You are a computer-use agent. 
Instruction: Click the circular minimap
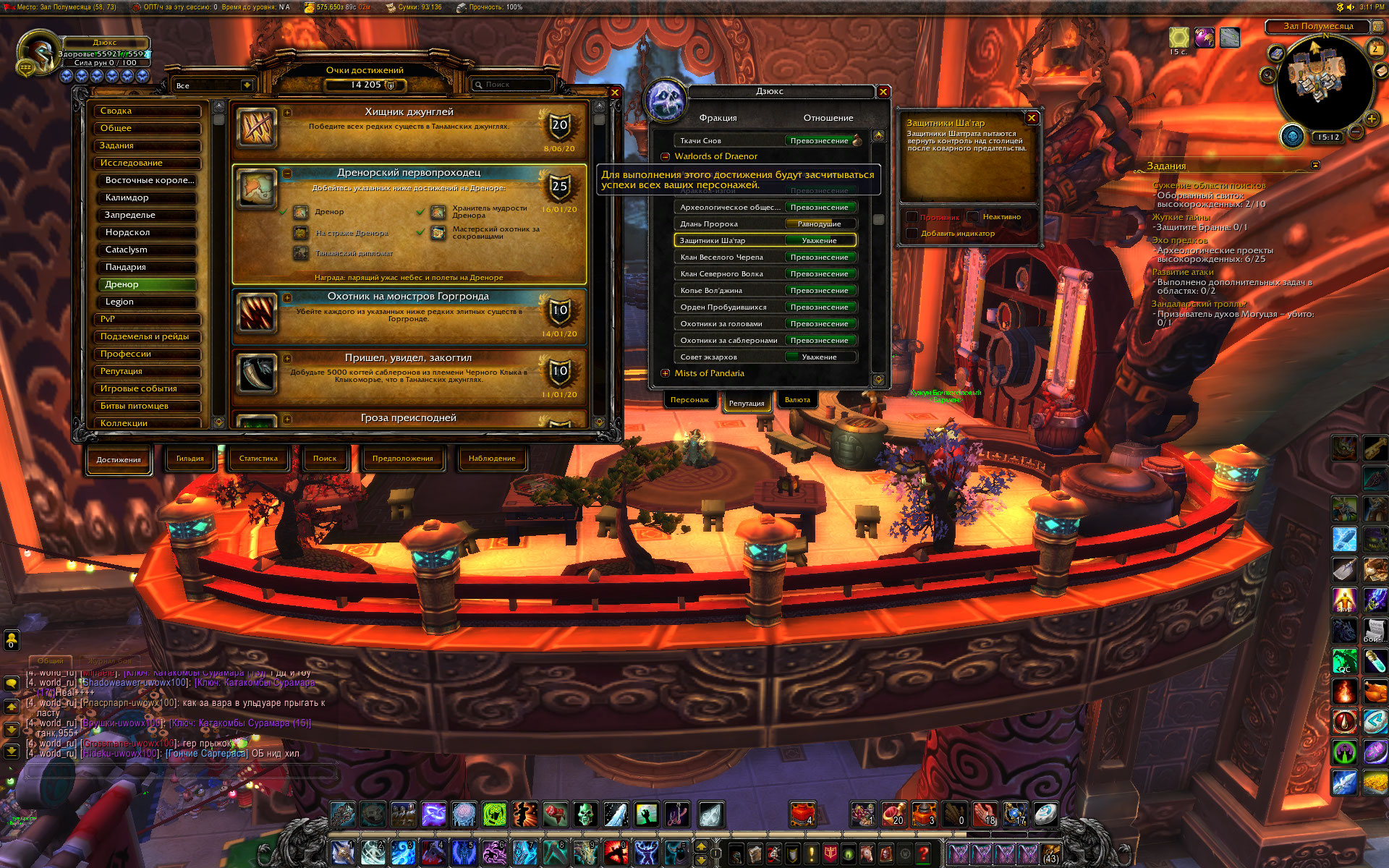point(1321,80)
